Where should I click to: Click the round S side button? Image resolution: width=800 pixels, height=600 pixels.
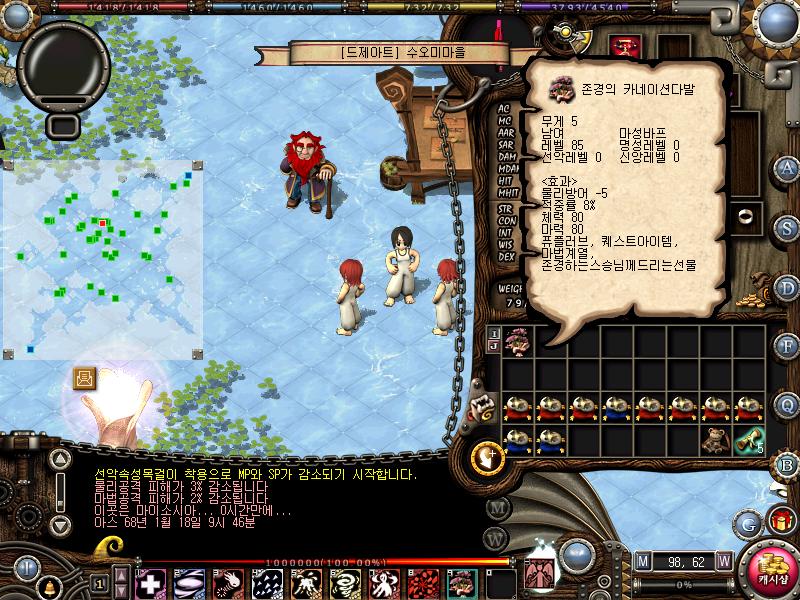tap(787, 228)
